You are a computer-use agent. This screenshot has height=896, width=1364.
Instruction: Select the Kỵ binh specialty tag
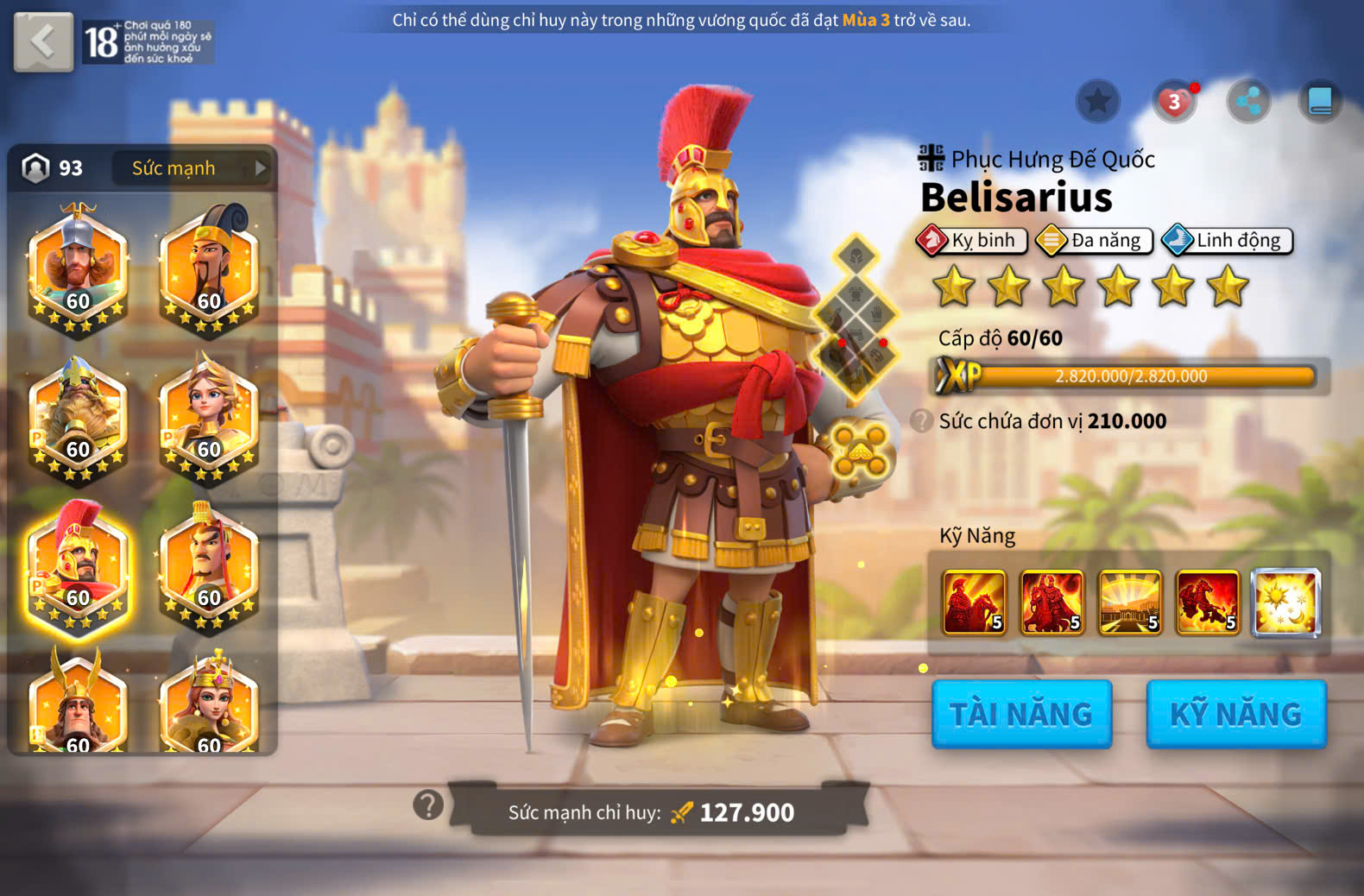(x=972, y=240)
